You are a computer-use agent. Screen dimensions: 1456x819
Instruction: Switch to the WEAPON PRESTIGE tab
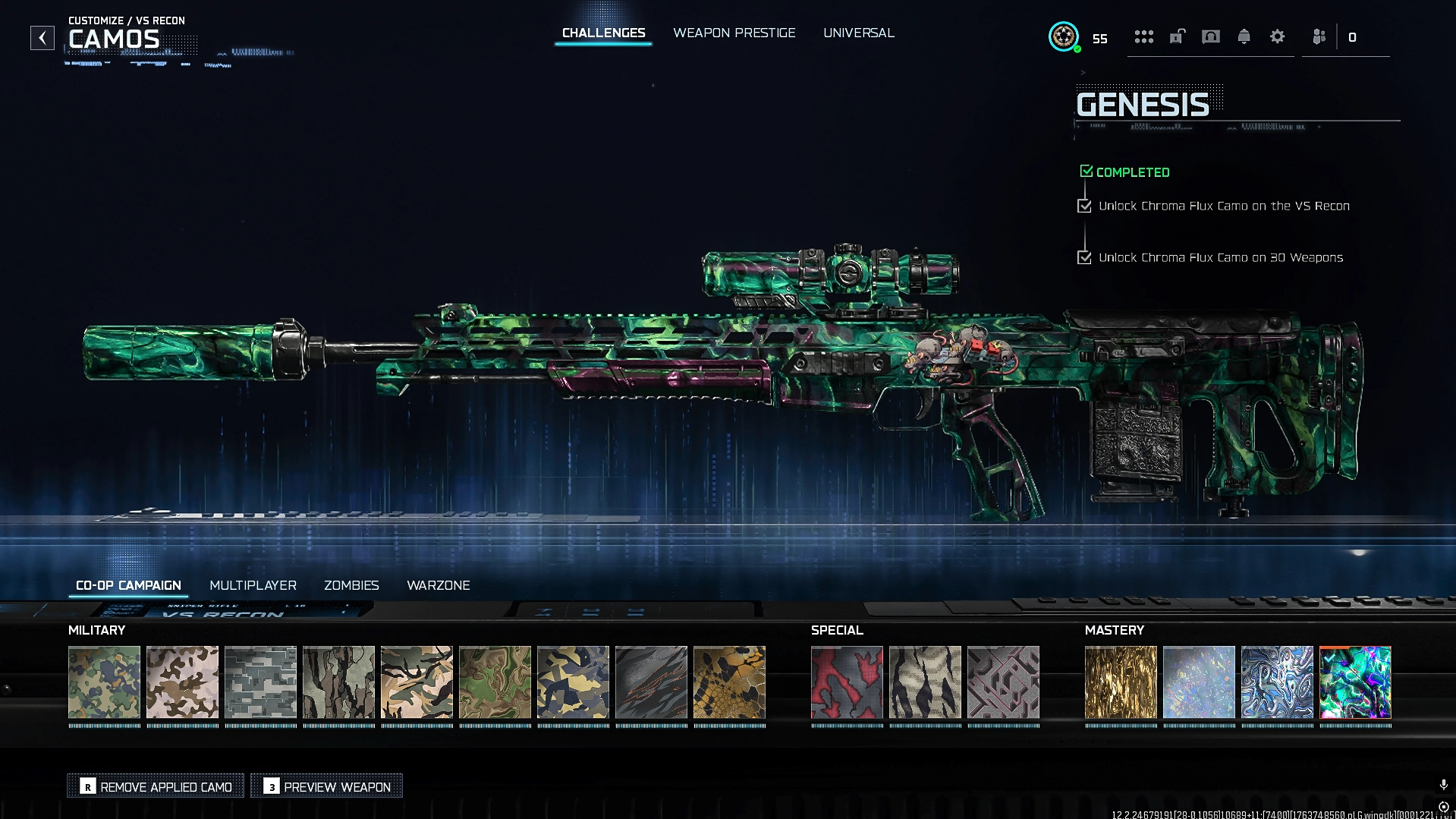[734, 33]
